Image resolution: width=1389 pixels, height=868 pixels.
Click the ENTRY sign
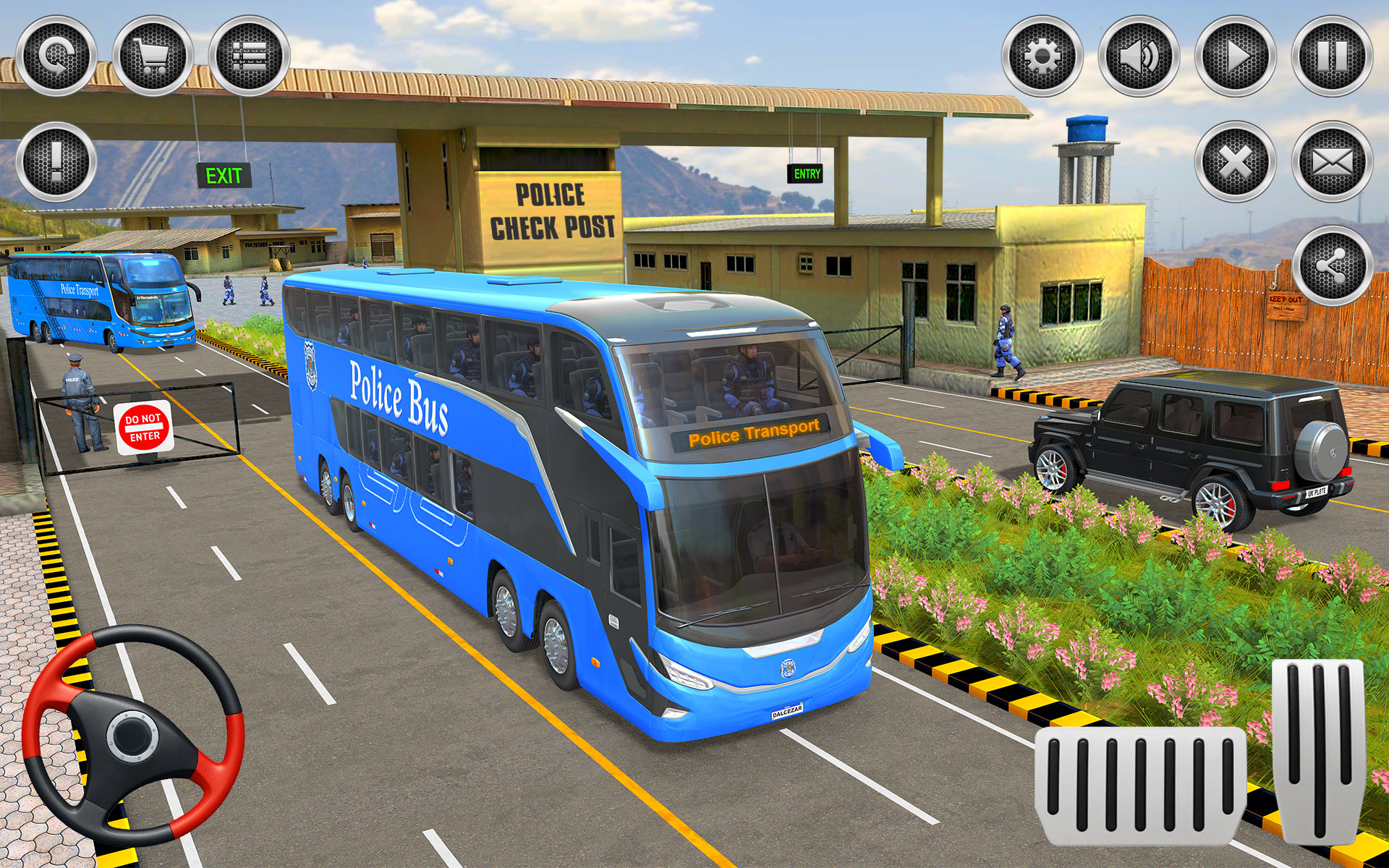[806, 174]
